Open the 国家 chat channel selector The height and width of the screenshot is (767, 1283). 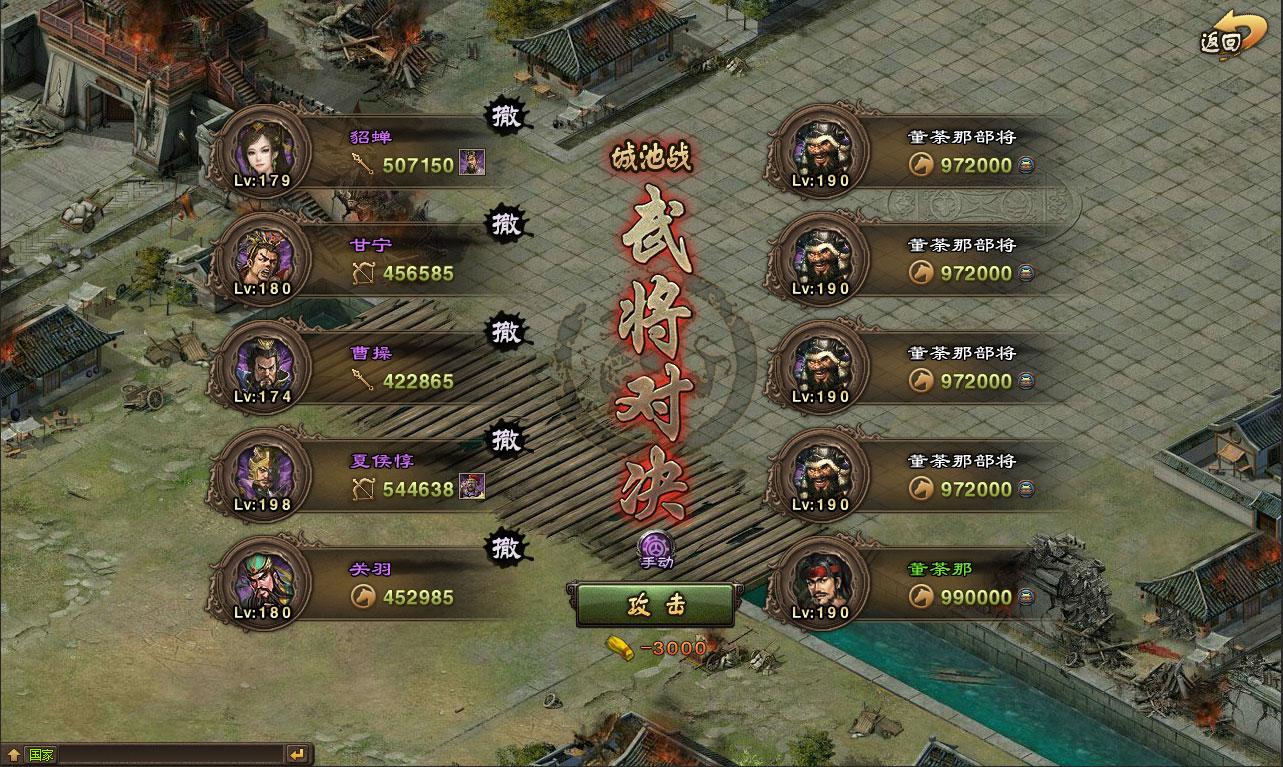[38, 753]
